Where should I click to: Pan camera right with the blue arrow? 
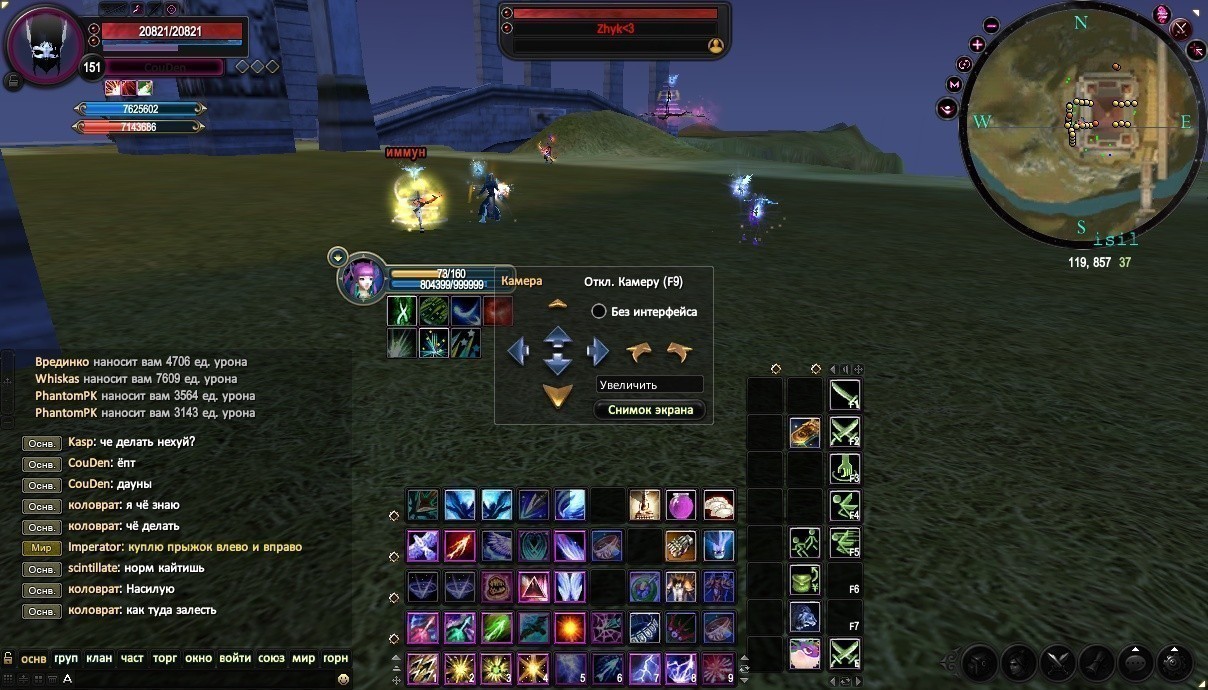coord(598,351)
